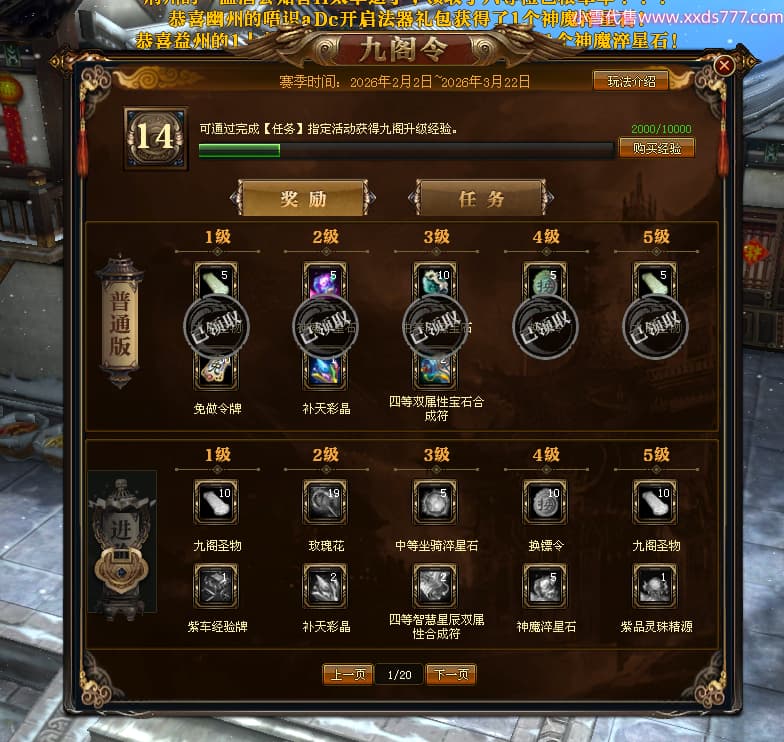Switch to the 奖励 rewards tab
This screenshot has width=784, height=742.
pyautogui.click(x=303, y=198)
